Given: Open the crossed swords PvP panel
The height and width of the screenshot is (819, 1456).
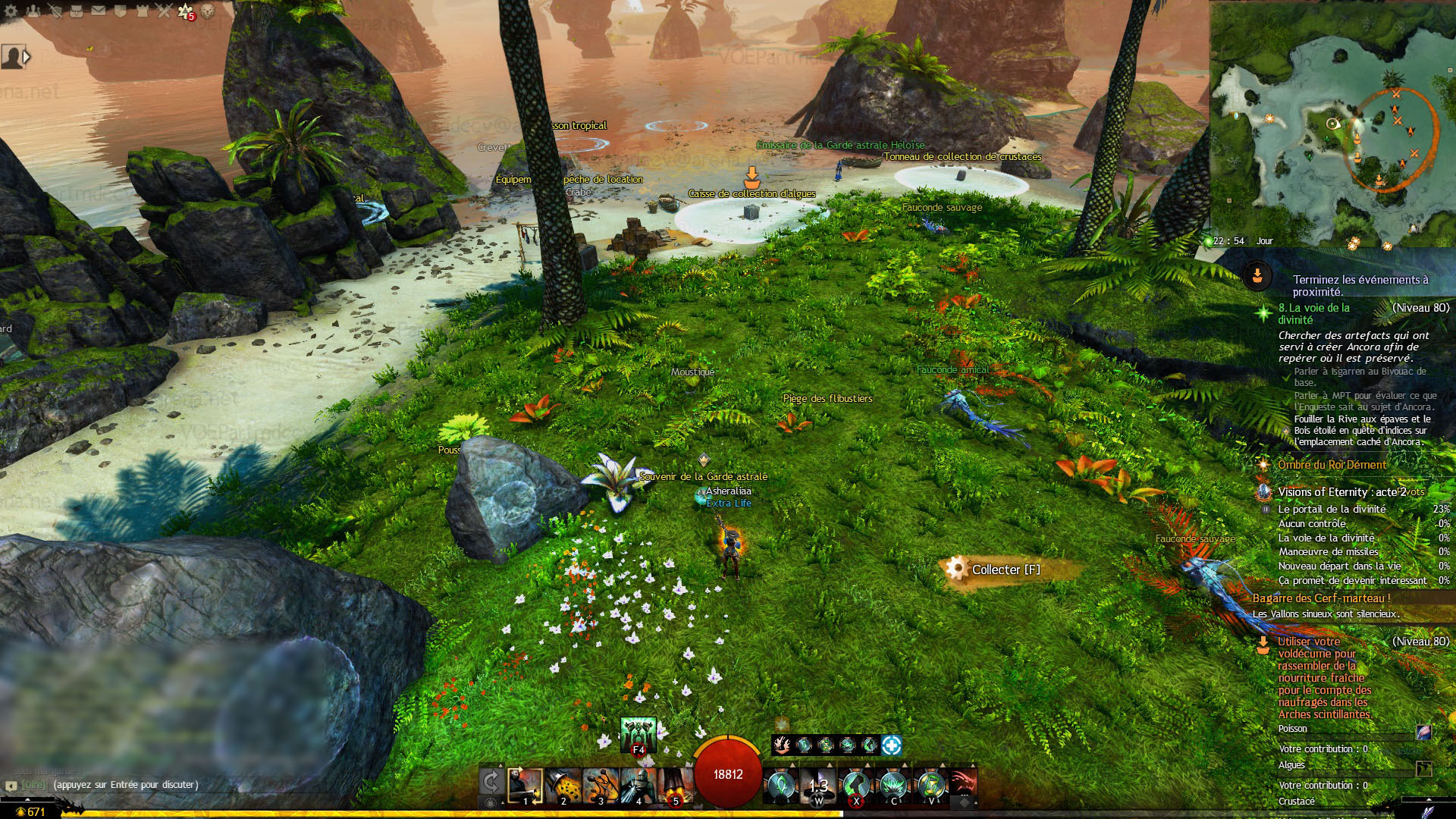Looking at the screenshot, I should pyautogui.click(x=164, y=11).
